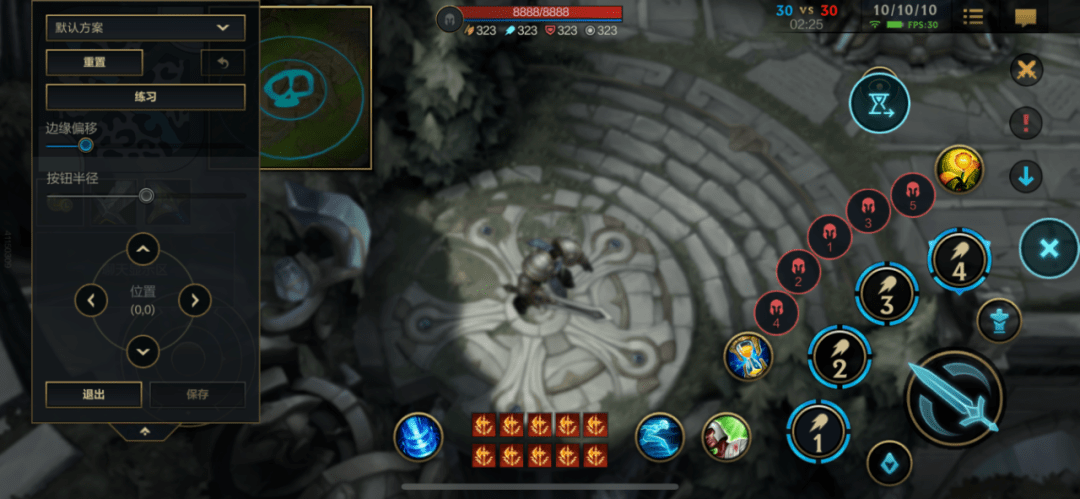Screen dimensions: 1080x499
Task: Activate skill button number 1
Action: tap(818, 432)
